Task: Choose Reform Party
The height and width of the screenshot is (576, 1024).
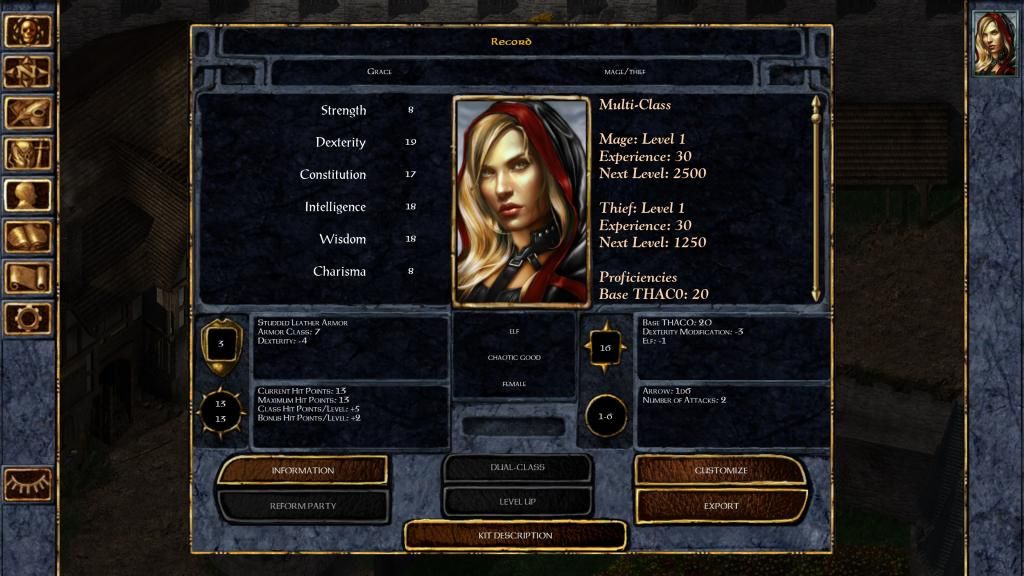Action: (302, 506)
